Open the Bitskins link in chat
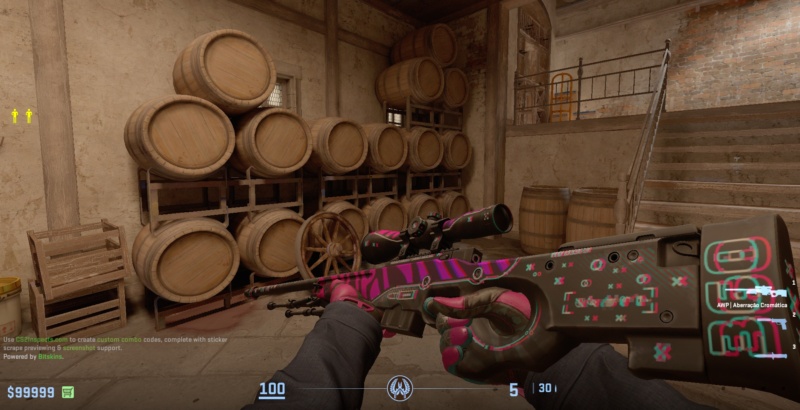Viewport: 800px width, 410px height. pos(48,356)
